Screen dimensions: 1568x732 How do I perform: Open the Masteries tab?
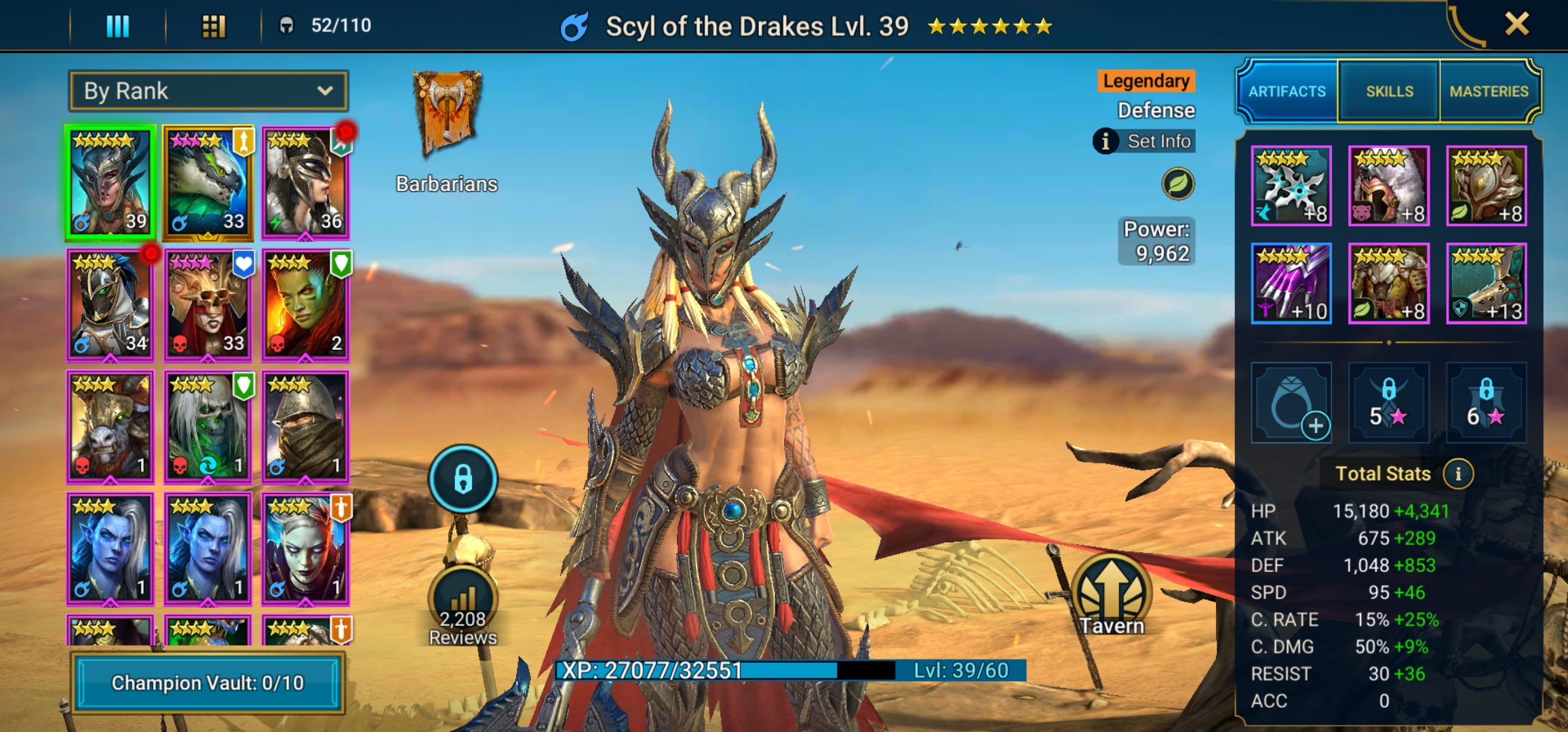[x=1489, y=91]
